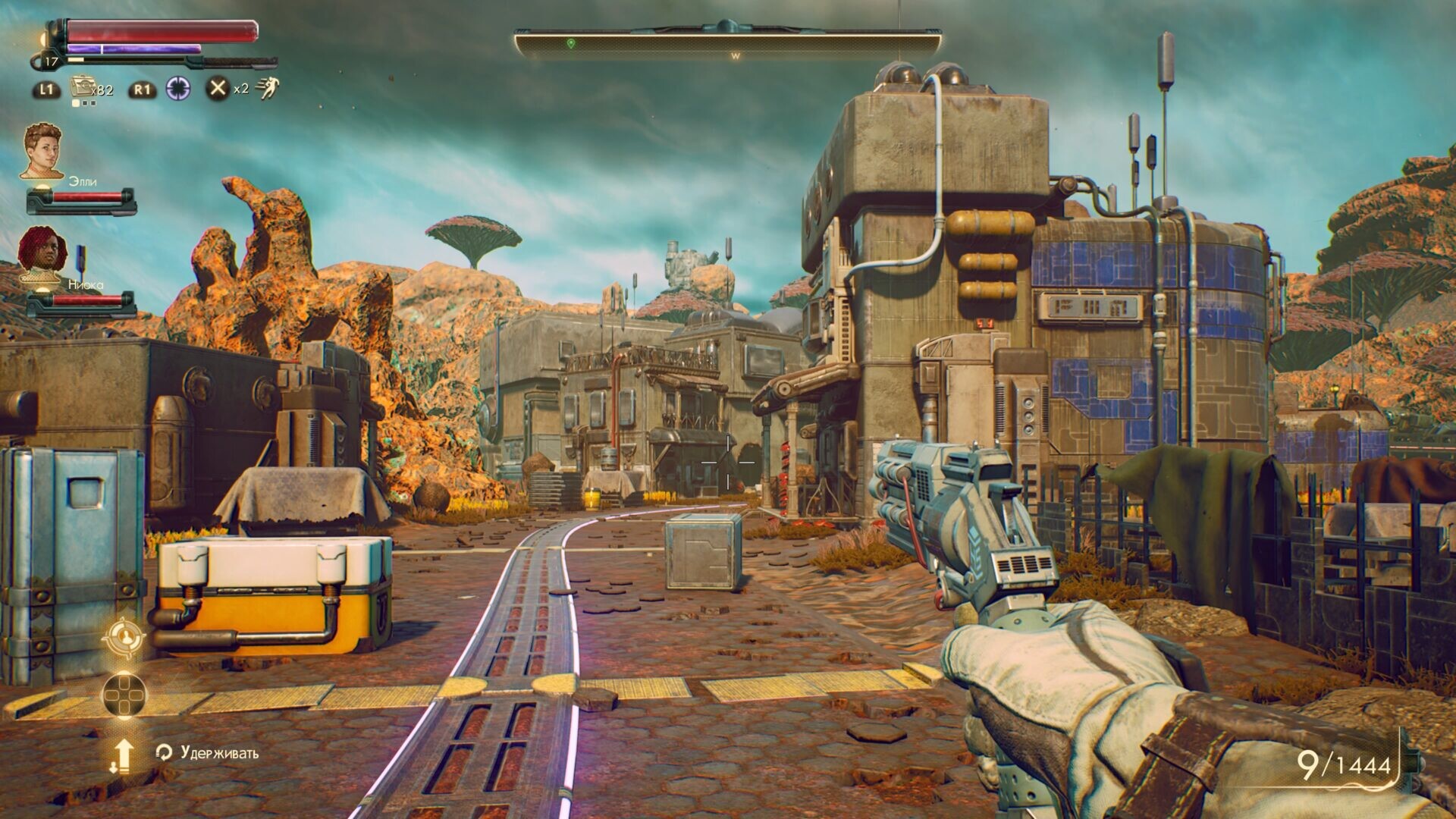This screenshot has height=819, width=1456.
Task: Activate the companion target command icon
Action: pyautogui.click(x=124, y=639)
